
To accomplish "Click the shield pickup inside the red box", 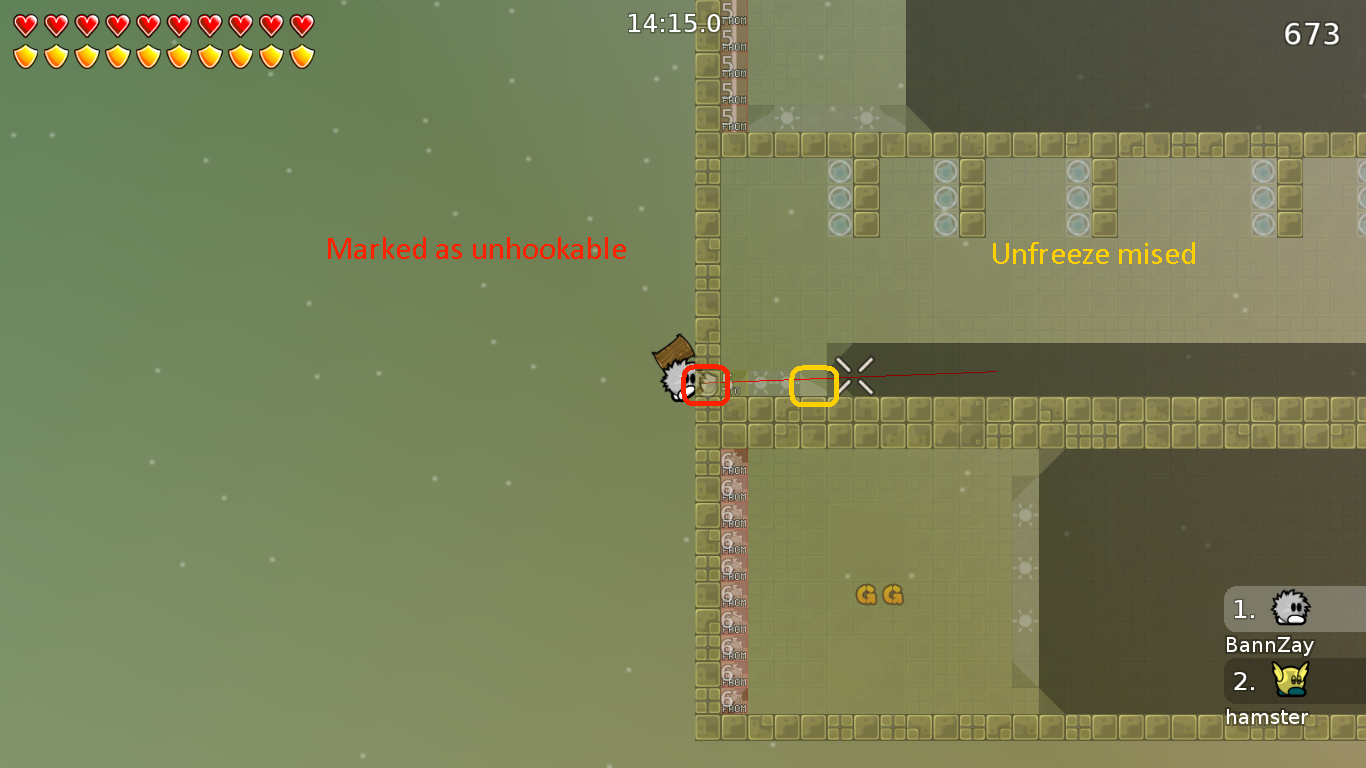I will click(x=706, y=384).
